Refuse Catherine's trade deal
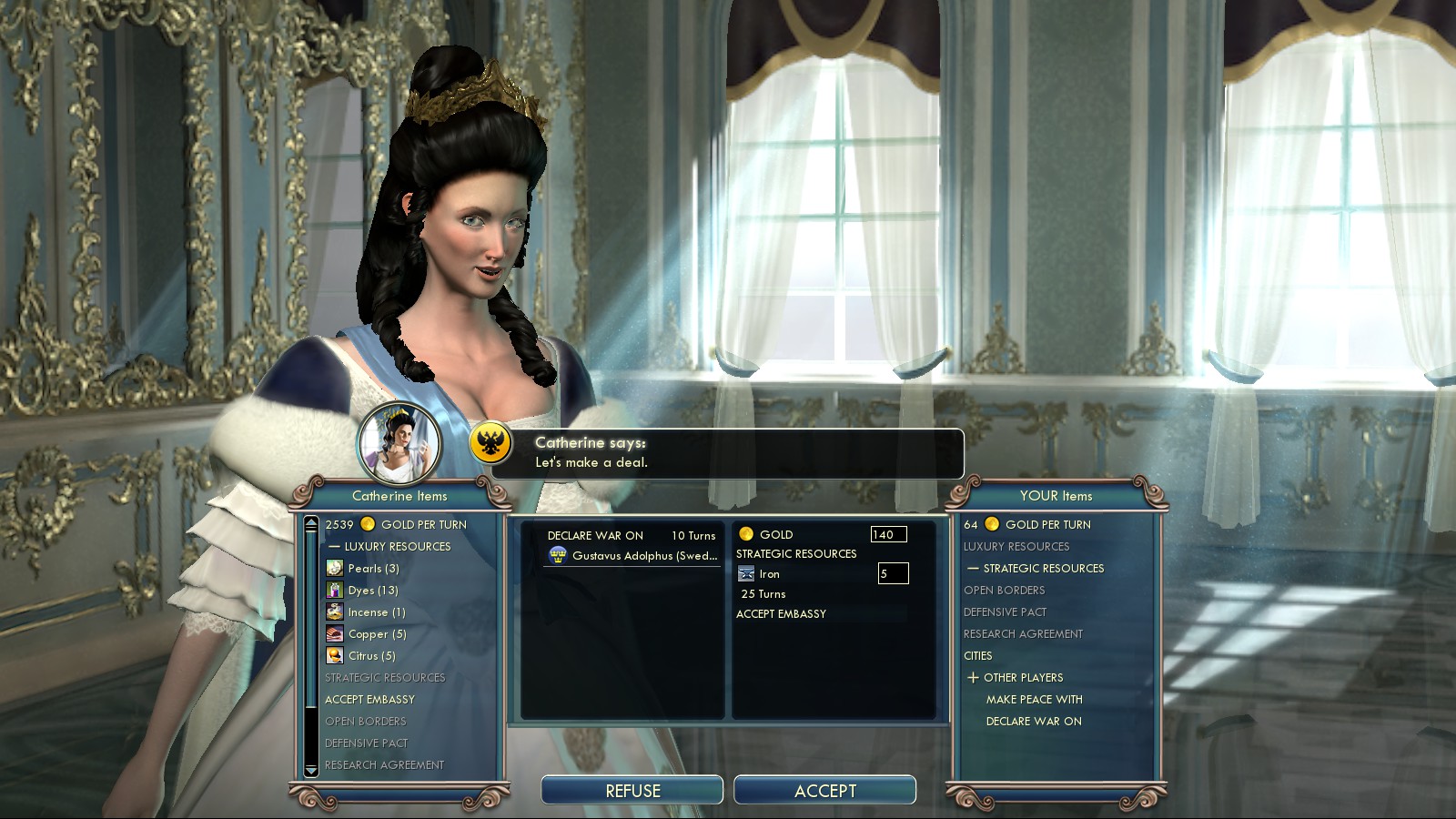 (x=632, y=790)
